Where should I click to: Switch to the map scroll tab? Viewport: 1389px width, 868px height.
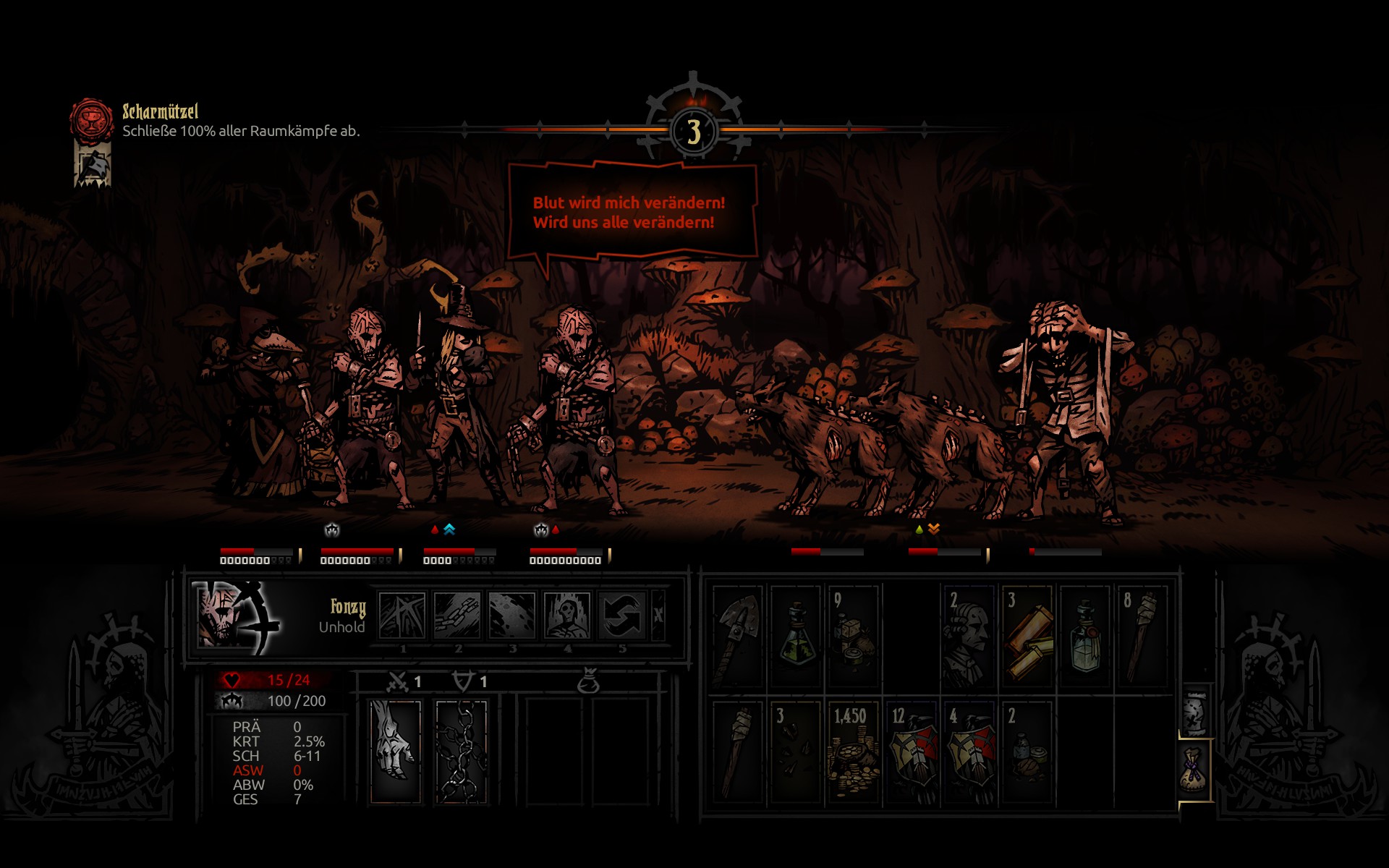(1195, 711)
